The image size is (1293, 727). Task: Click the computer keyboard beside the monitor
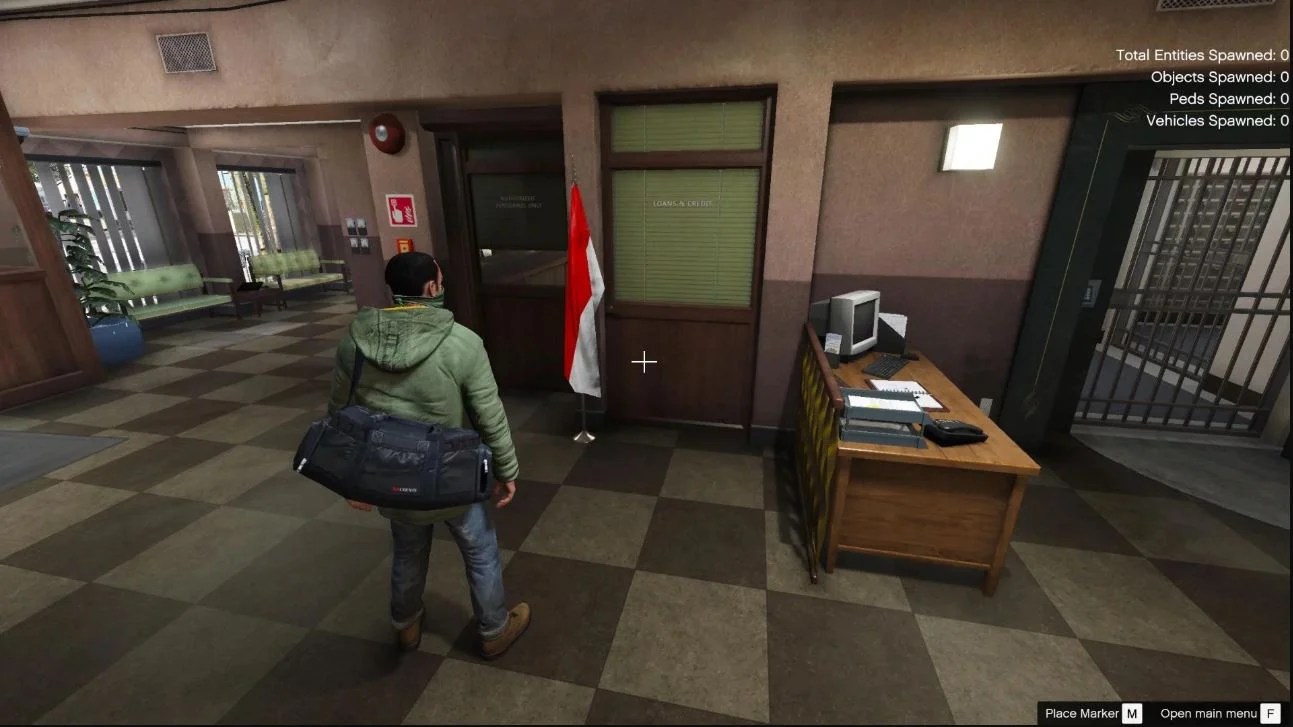884,366
